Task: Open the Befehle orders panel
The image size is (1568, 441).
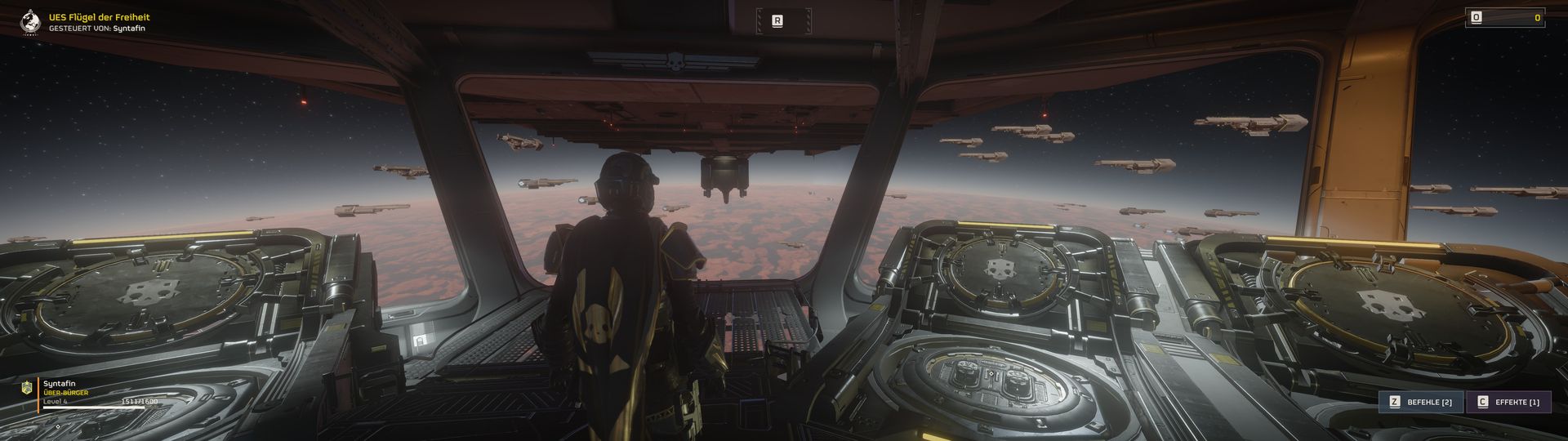Action: pyautogui.click(x=1421, y=402)
